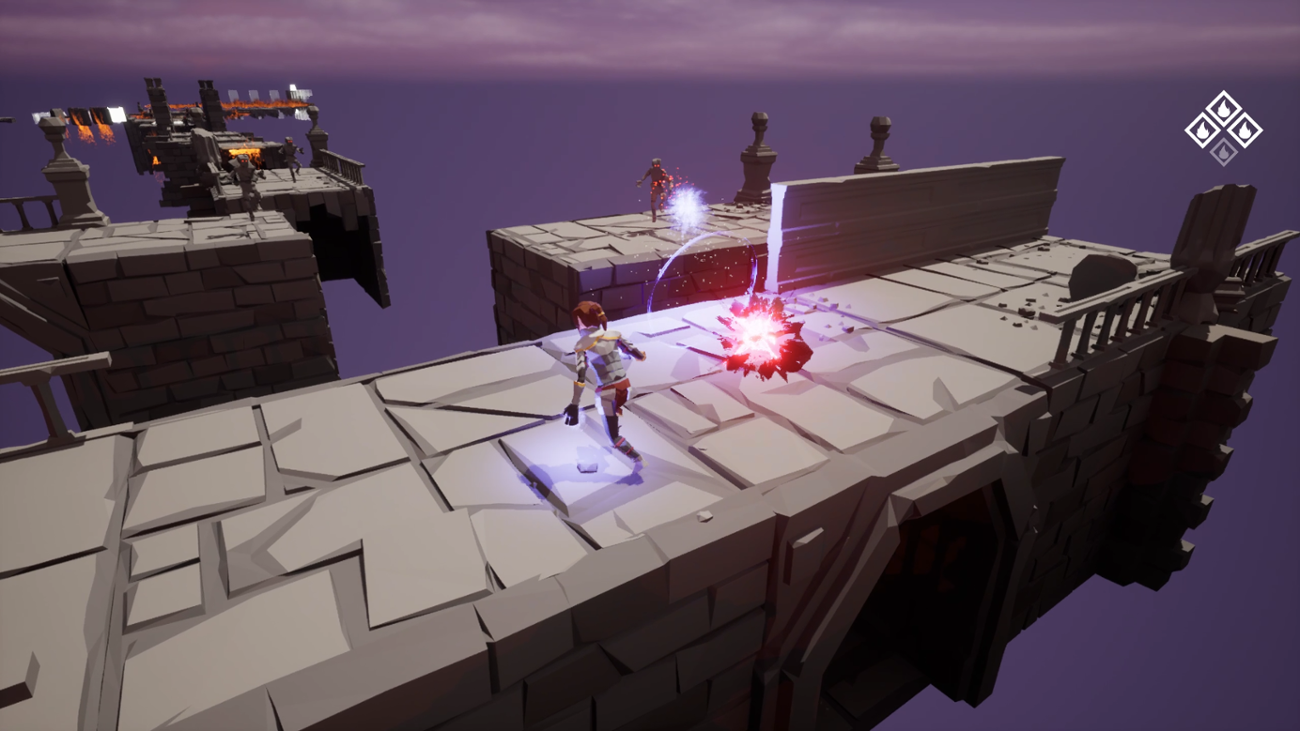Click the red-eyed enemy on the upper ledge
1300x731 pixels.
tap(657, 180)
